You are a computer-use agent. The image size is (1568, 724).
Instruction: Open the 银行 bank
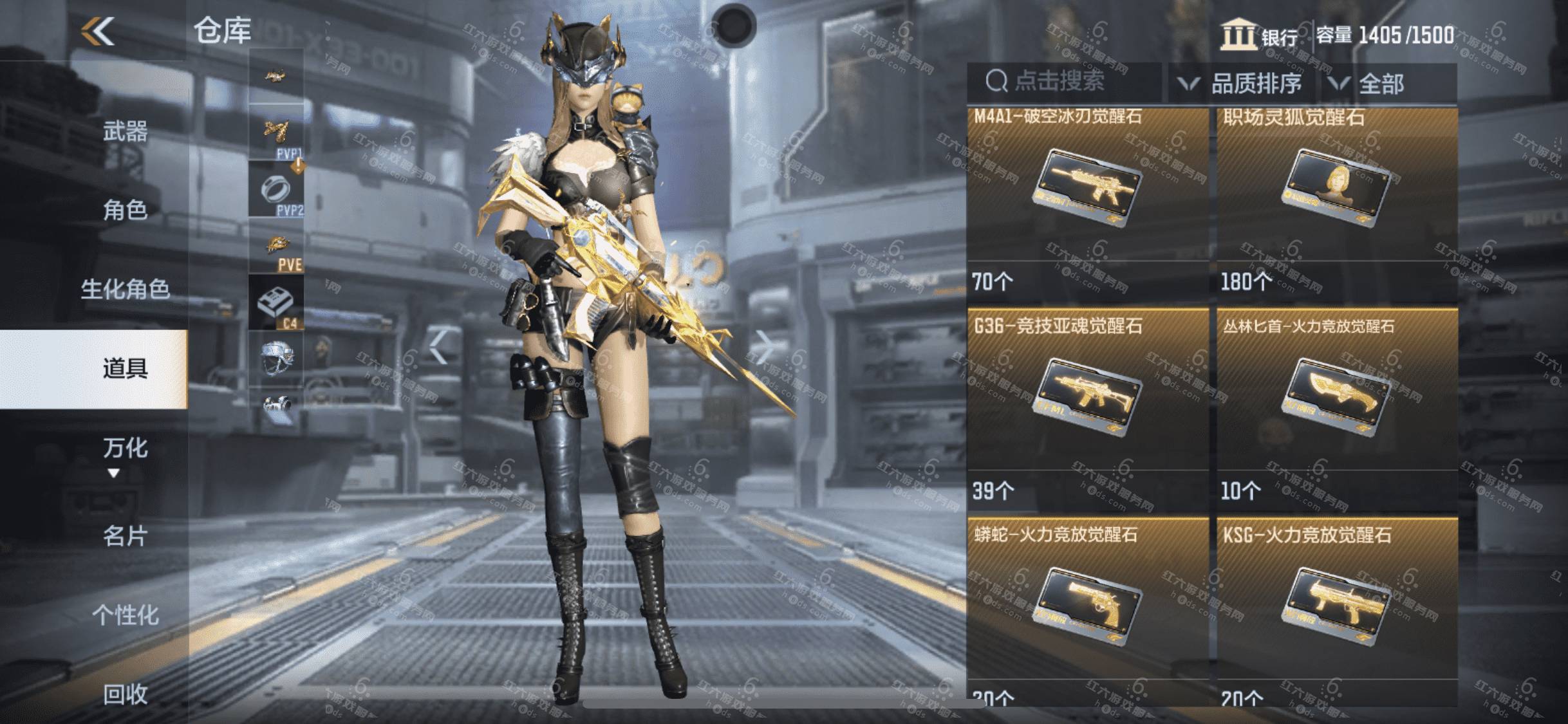[x=1260, y=36]
